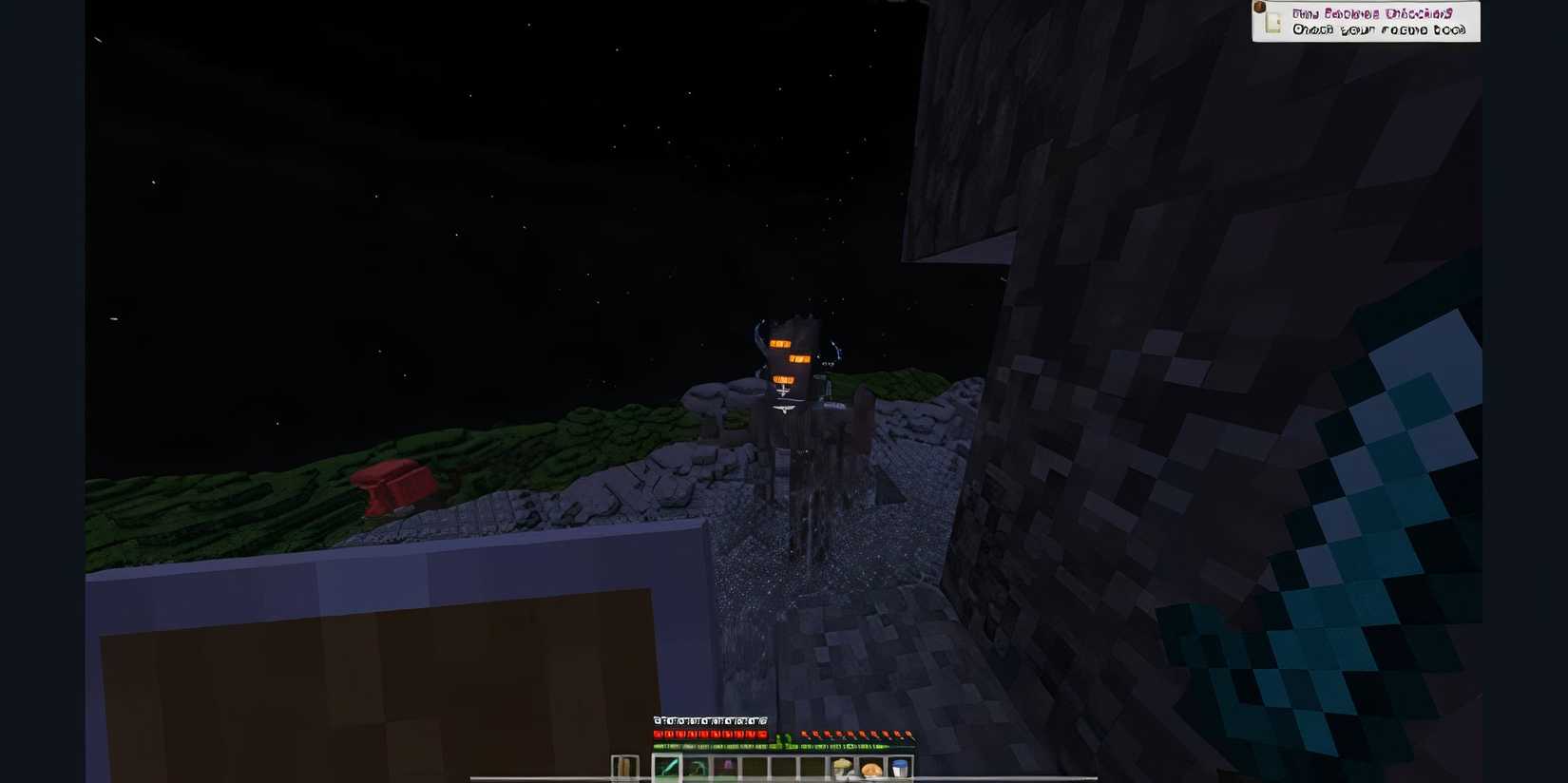Select the bread item in the hotbar
Viewport: 1568px width, 783px height.
click(872, 766)
